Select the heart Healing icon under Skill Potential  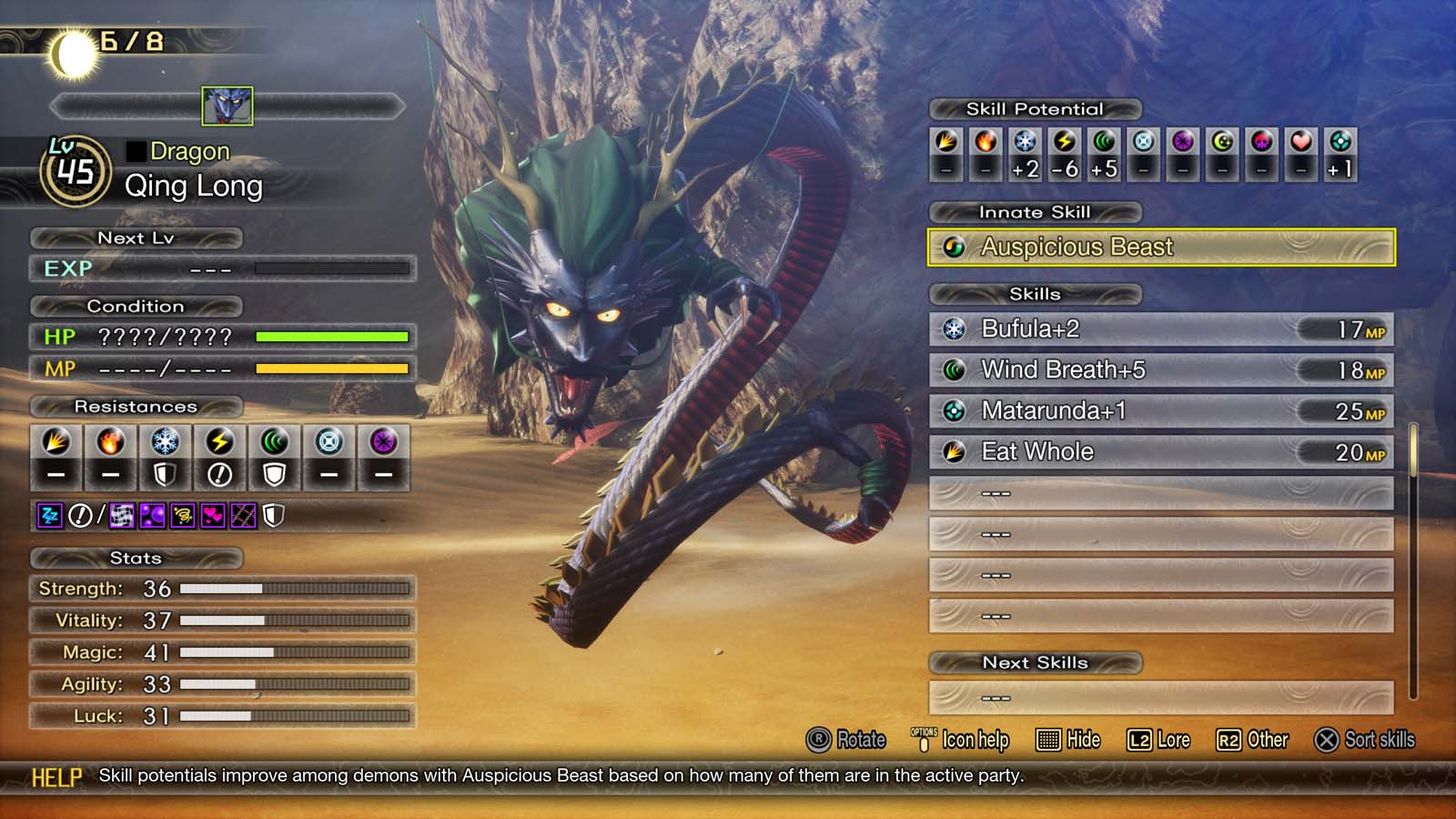pyautogui.click(x=1299, y=146)
